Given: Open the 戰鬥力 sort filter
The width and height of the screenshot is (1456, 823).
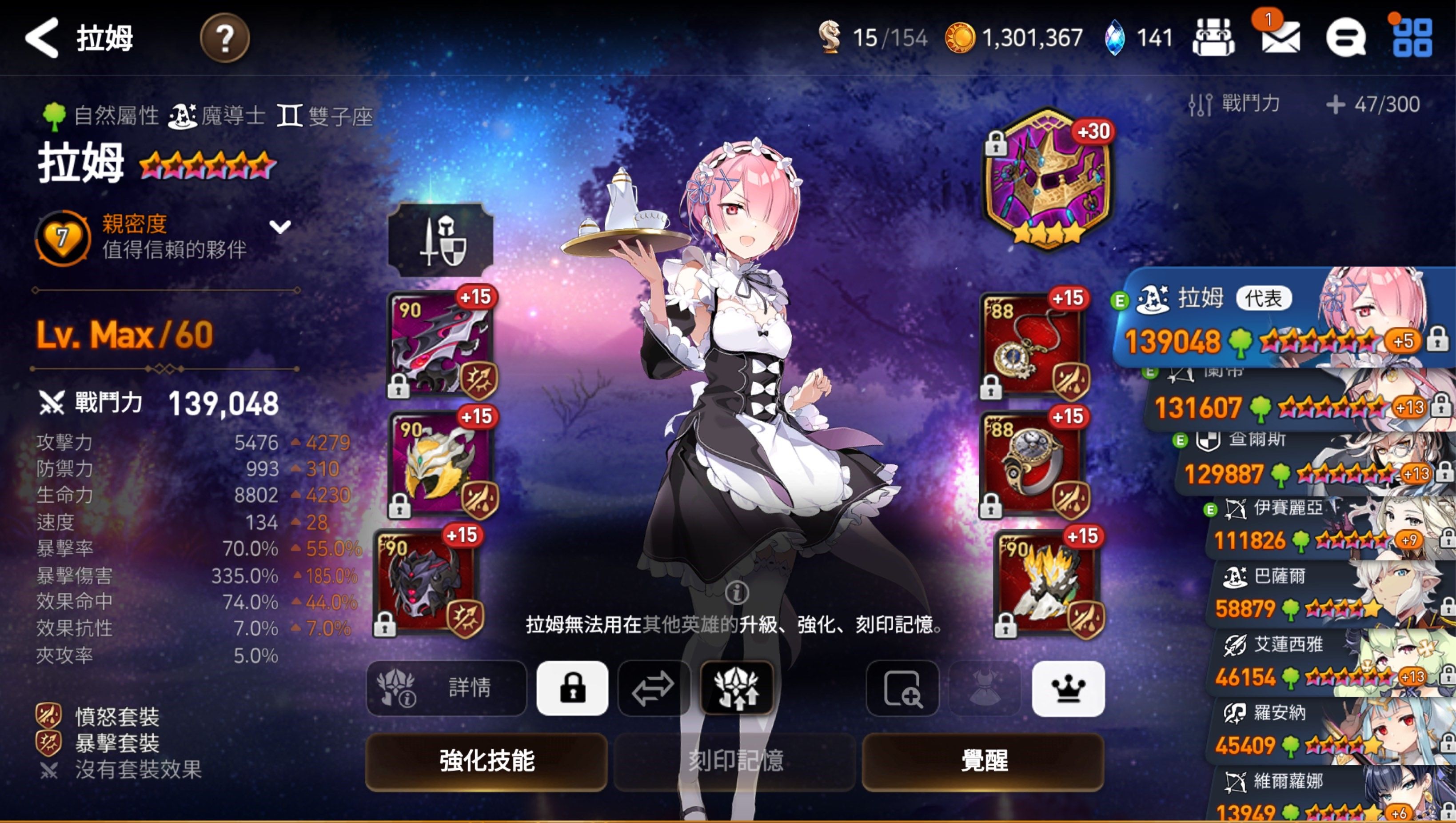Looking at the screenshot, I should tap(1234, 104).
